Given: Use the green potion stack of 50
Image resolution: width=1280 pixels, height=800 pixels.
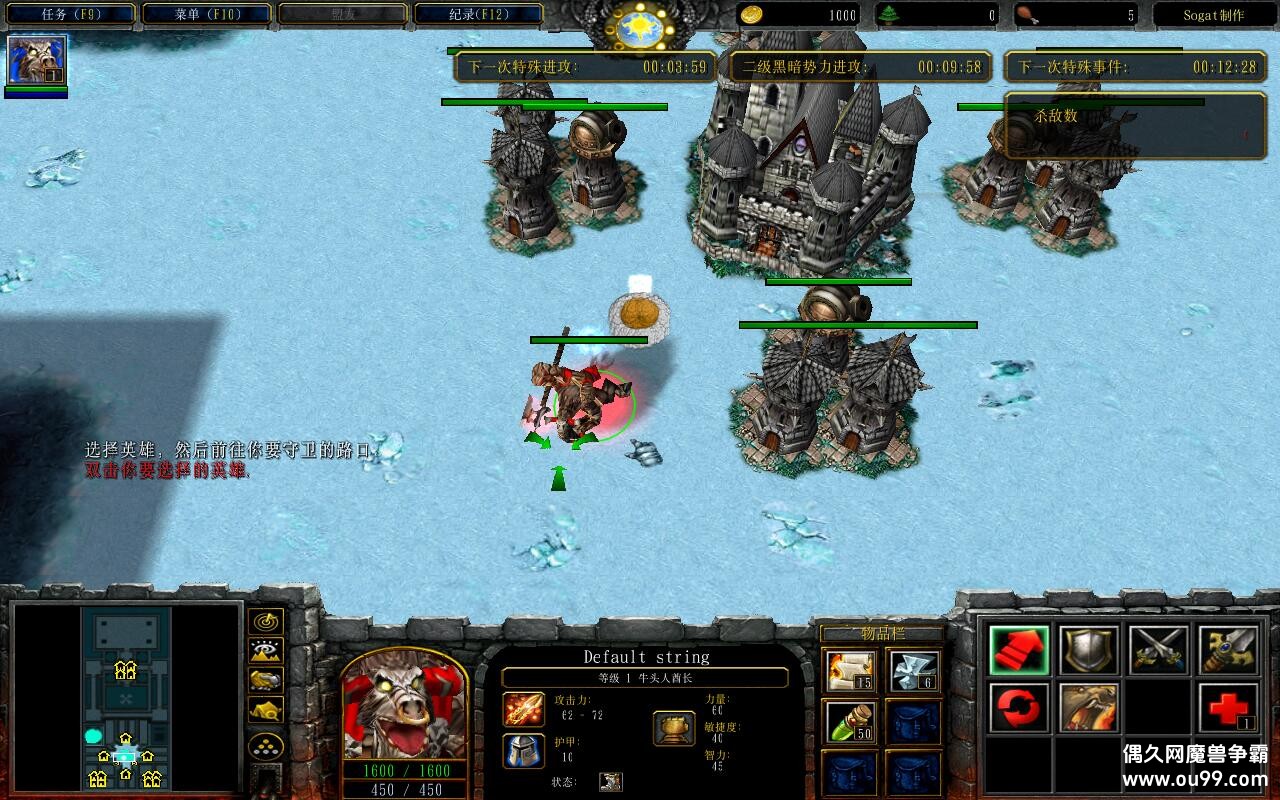Looking at the screenshot, I should (850, 724).
